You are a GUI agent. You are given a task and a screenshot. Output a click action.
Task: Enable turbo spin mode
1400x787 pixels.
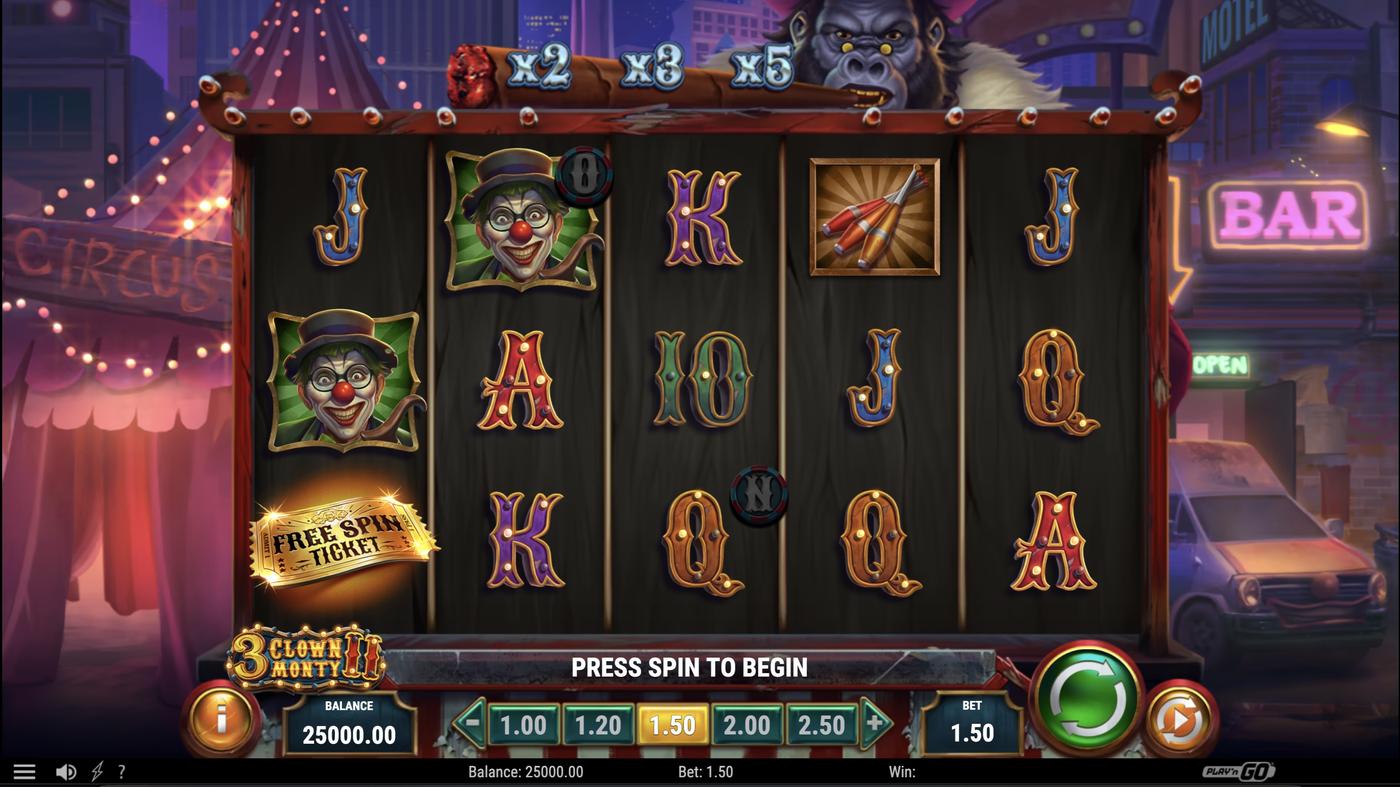pyautogui.click(x=96, y=770)
